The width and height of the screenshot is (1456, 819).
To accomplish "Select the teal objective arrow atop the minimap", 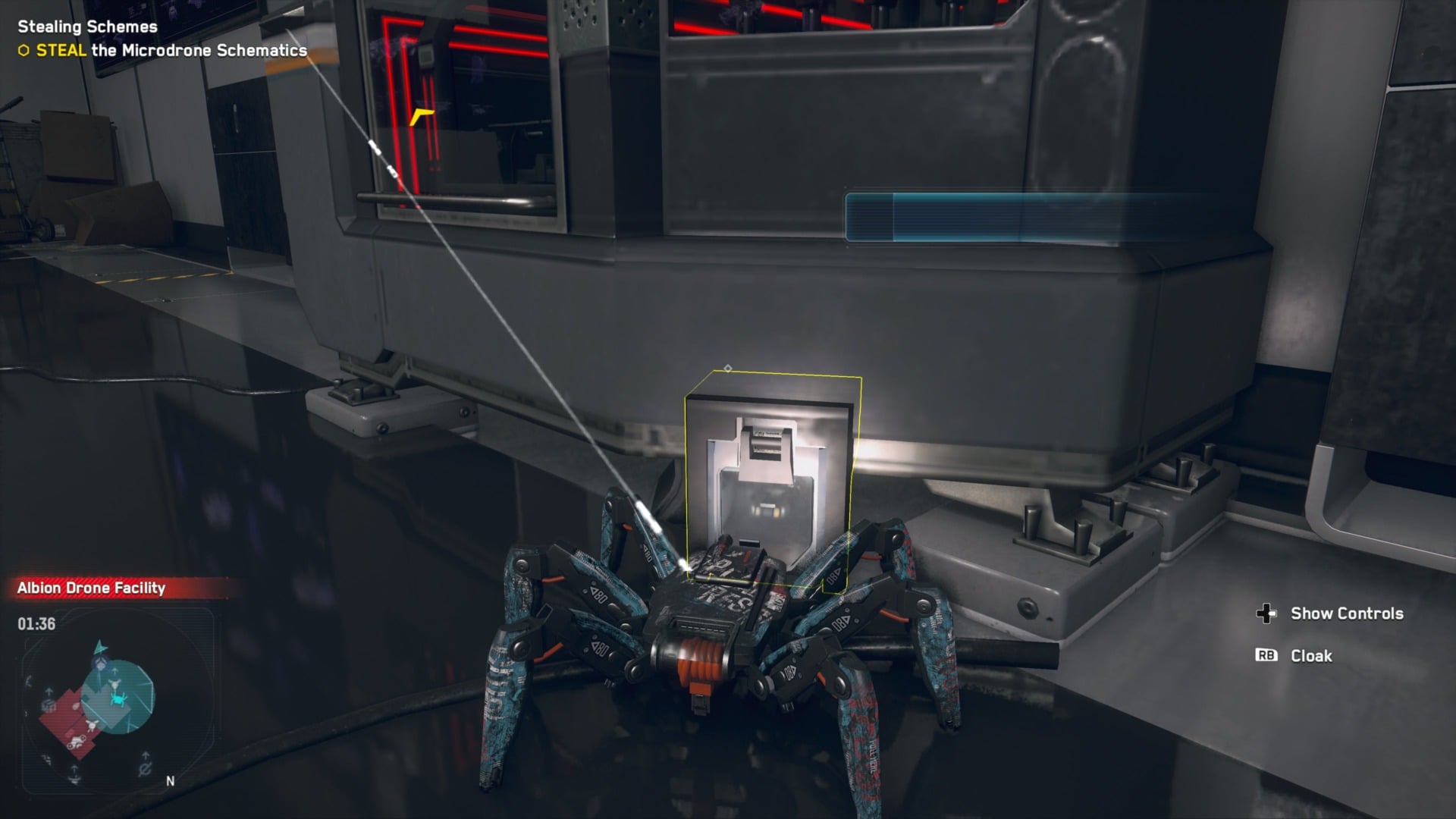I will pos(100,647).
